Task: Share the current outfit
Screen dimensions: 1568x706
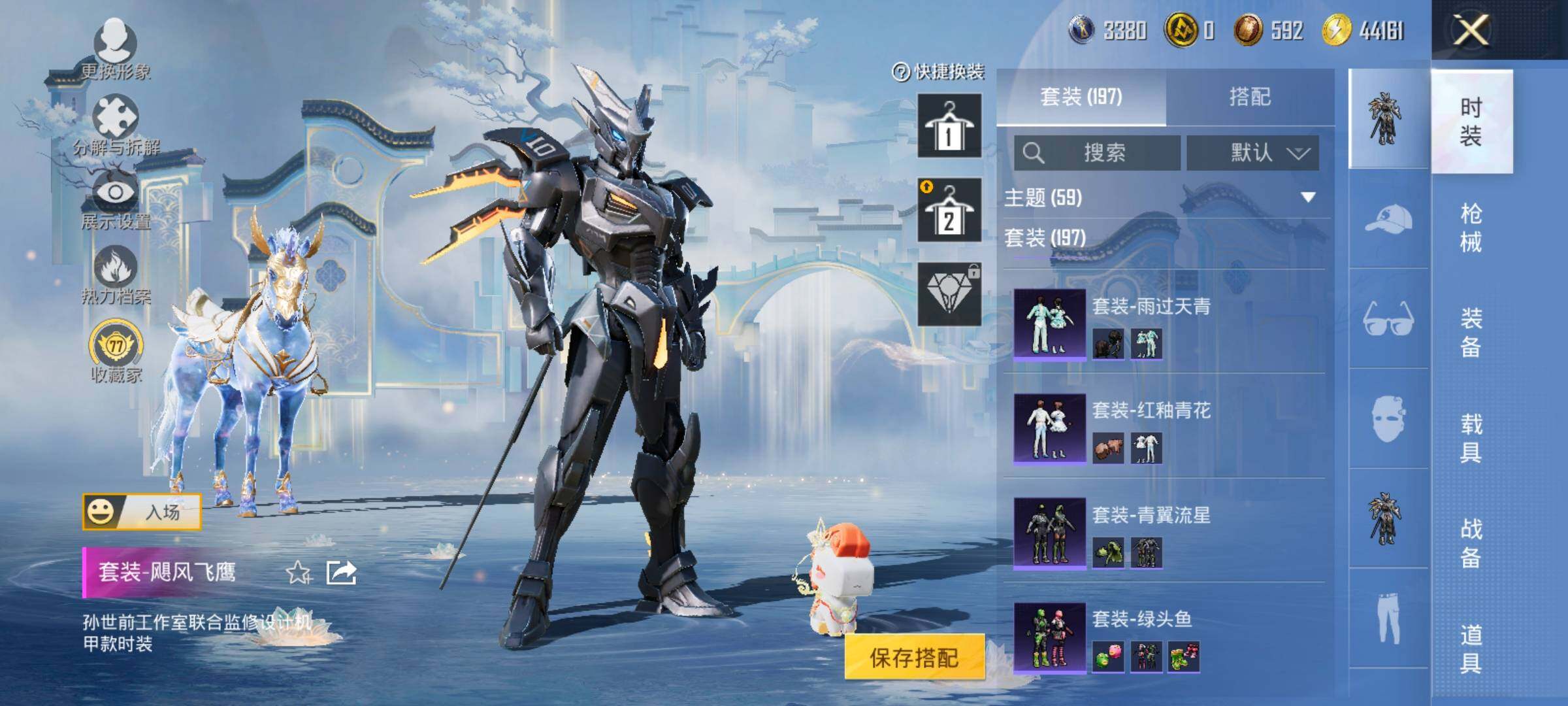Action: point(342,573)
